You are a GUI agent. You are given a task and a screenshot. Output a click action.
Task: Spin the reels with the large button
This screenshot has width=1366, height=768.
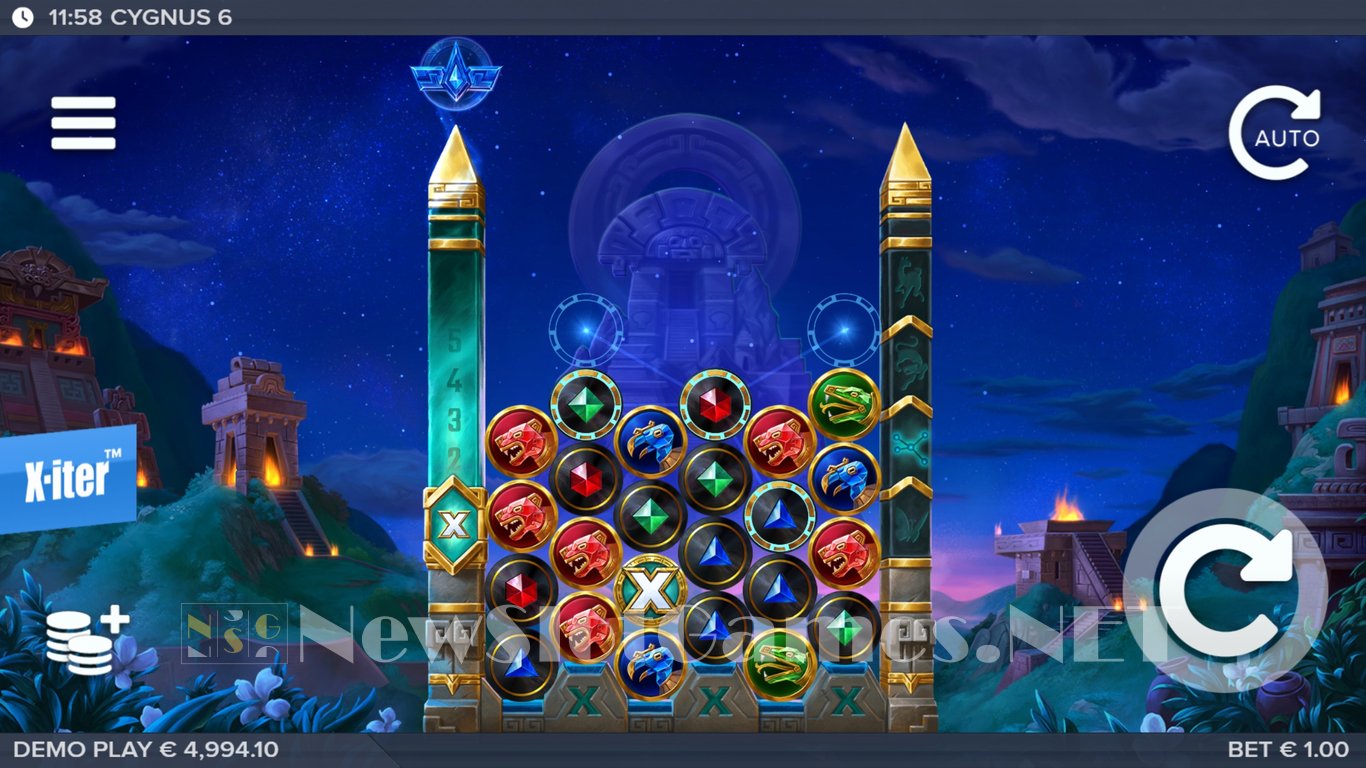(x=1225, y=590)
